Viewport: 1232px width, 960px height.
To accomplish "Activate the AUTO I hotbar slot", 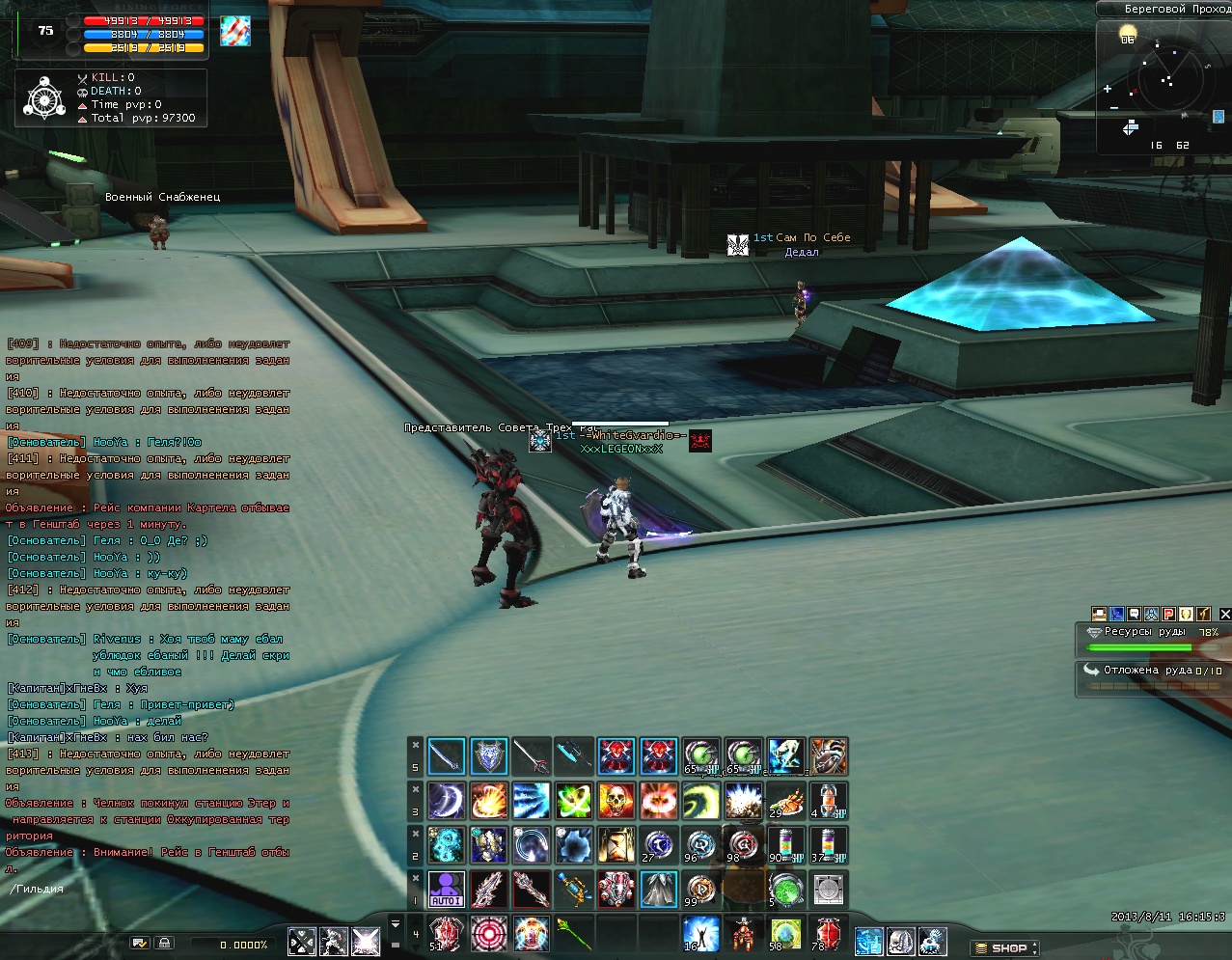I will click(x=447, y=889).
